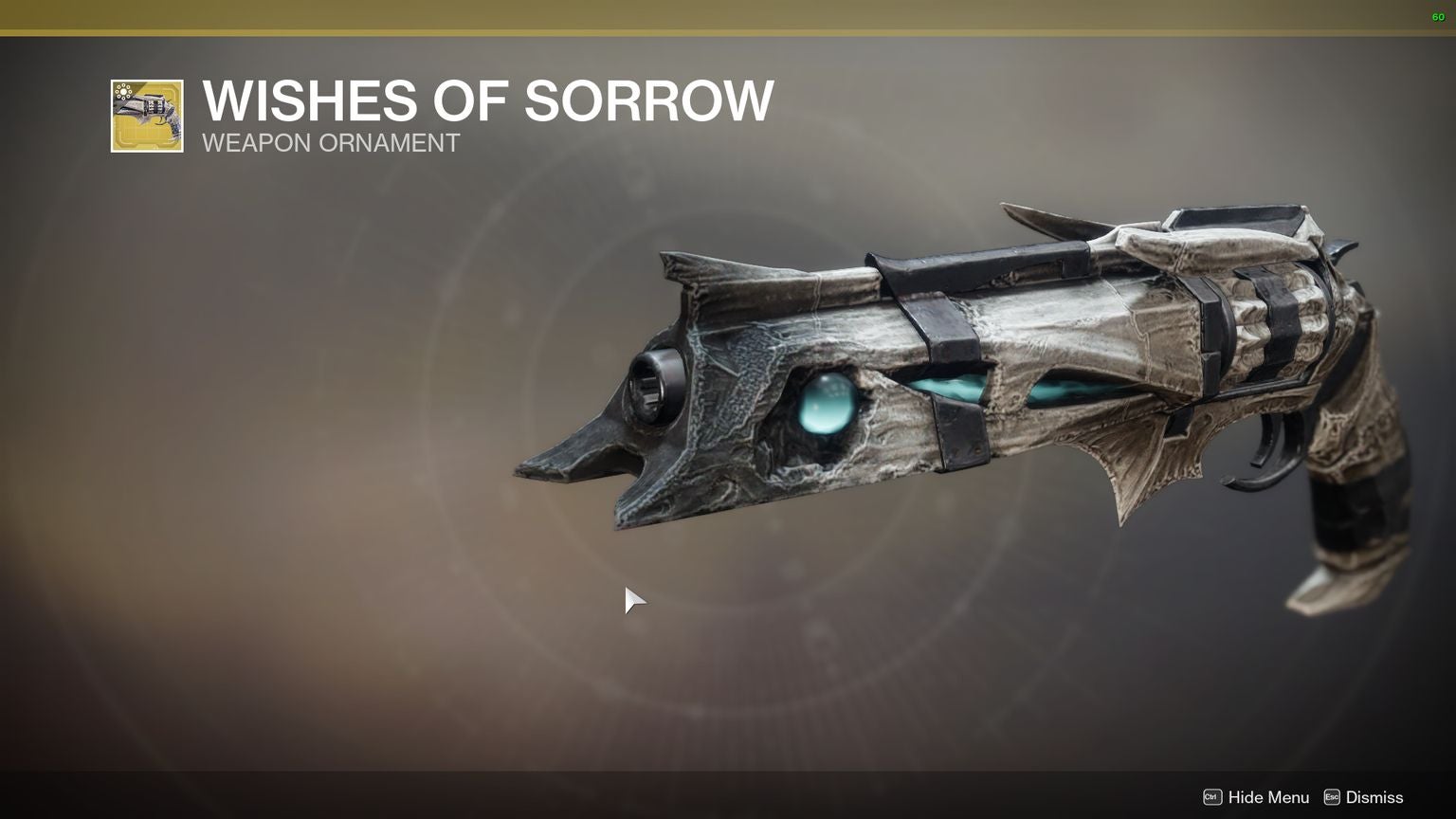The height and width of the screenshot is (819, 1456).
Task: Click the WEAPON ORNAMENT subtitle label
Action: 330,143
